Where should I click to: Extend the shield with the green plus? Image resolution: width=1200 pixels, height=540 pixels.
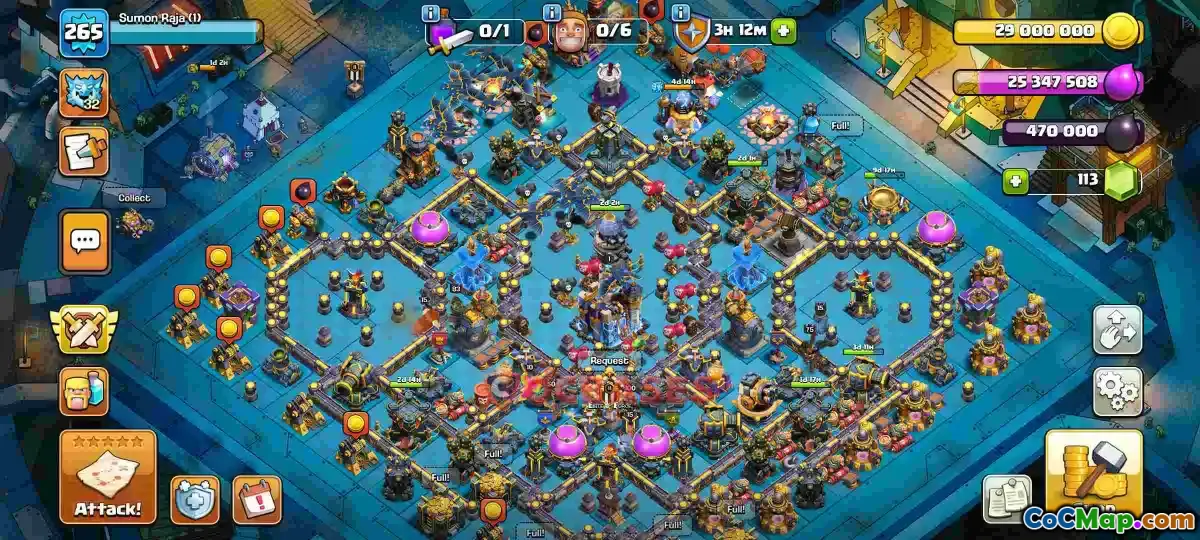783,30
